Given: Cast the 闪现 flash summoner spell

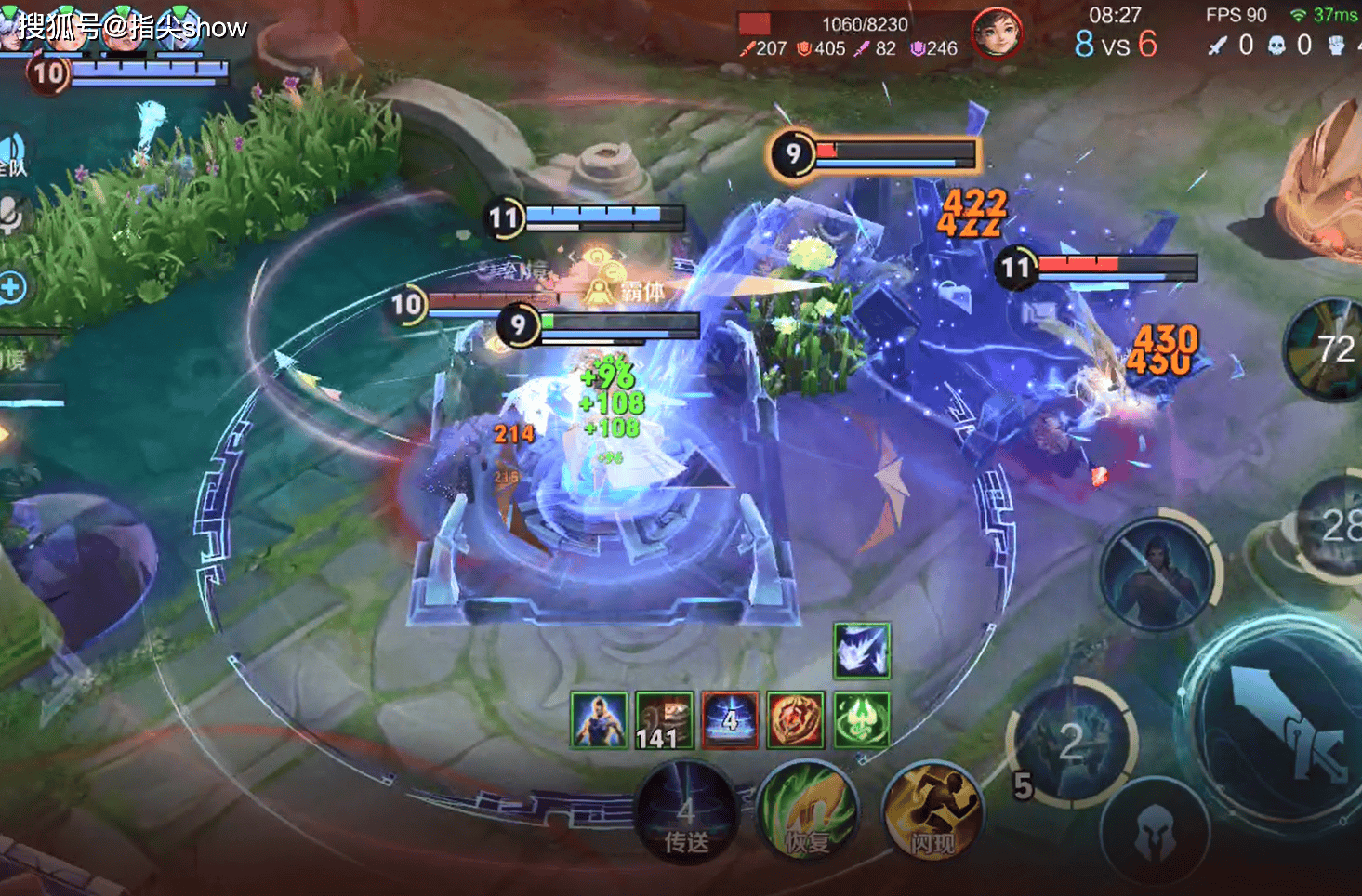Looking at the screenshot, I should click(x=932, y=813).
